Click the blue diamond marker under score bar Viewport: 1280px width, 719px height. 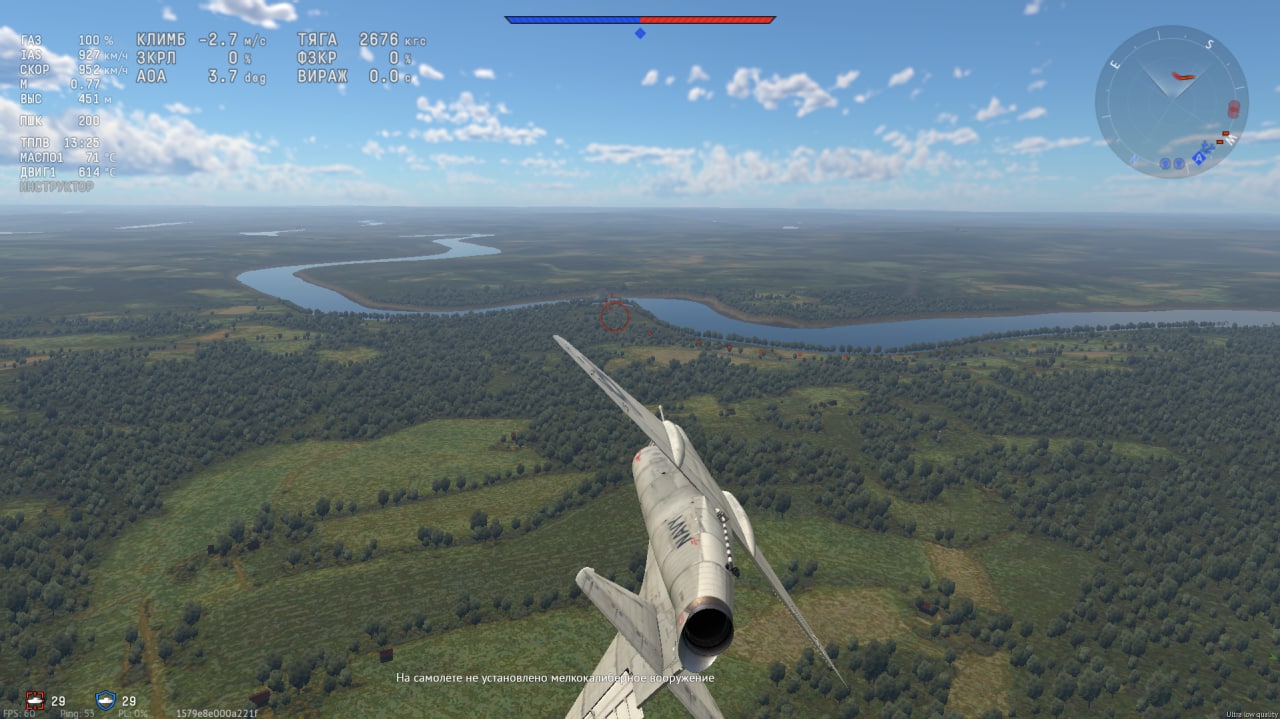tap(640, 33)
